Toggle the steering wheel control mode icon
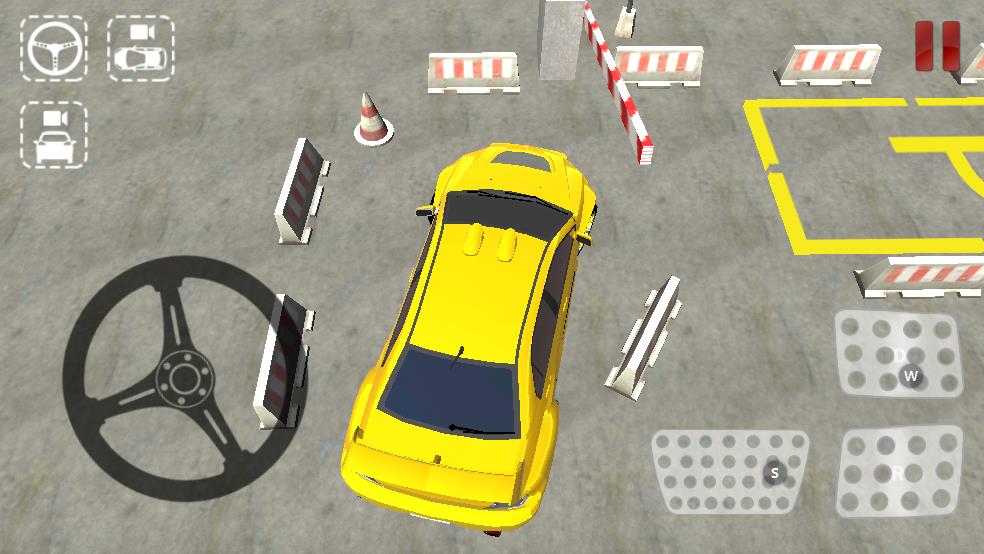This screenshot has width=984, height=554. [54, 48]
